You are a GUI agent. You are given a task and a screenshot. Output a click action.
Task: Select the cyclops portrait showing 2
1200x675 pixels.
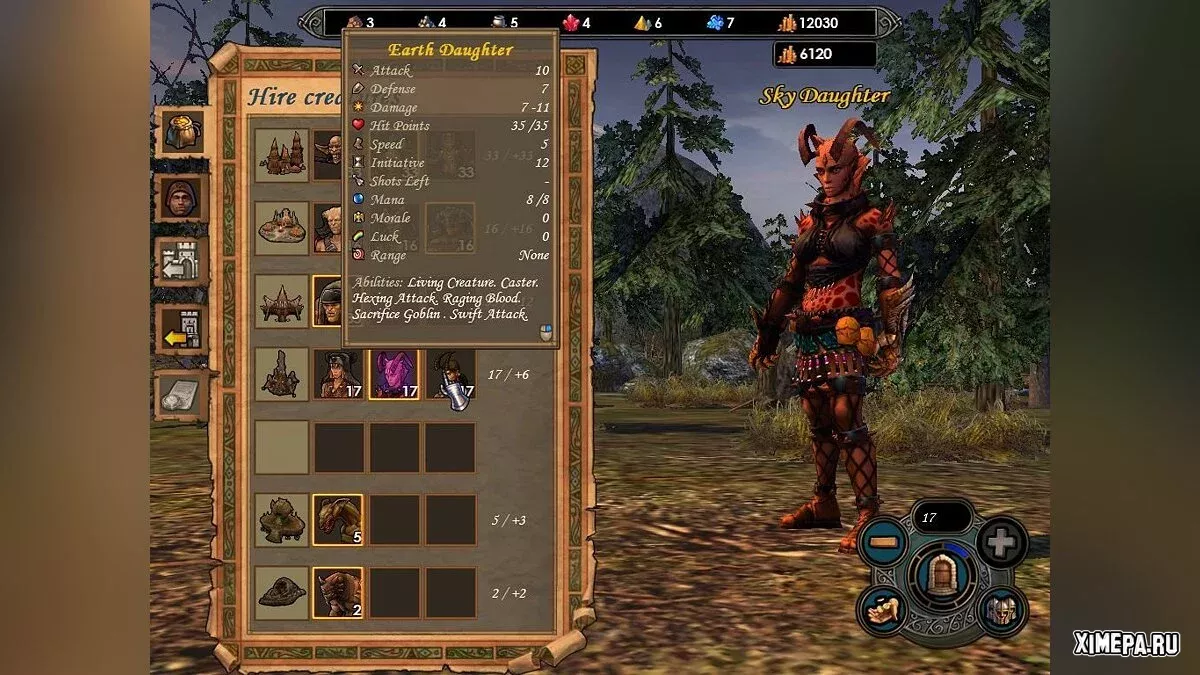[338, 593]
